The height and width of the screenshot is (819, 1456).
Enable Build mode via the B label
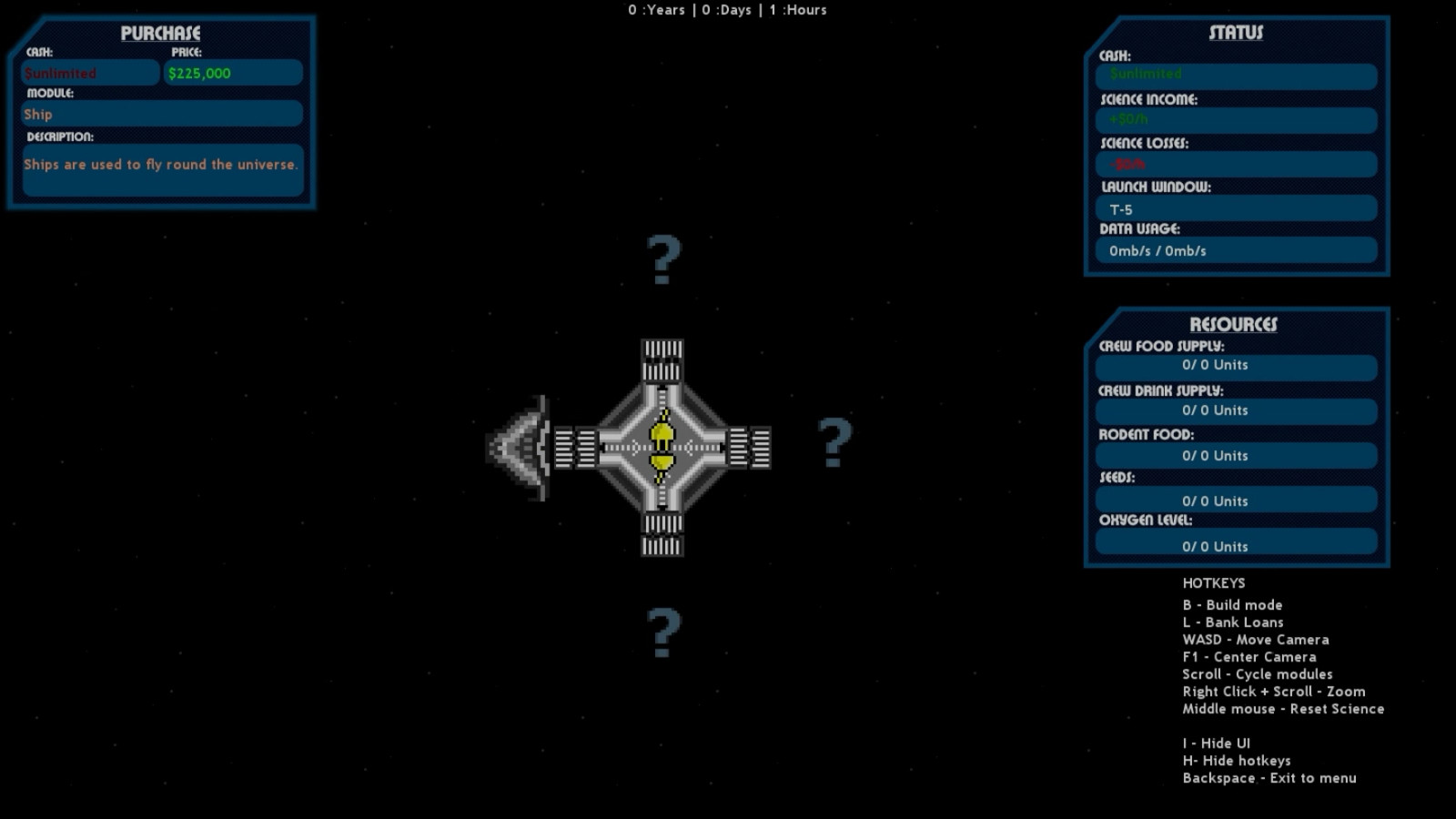pyautogui.click(x=1232, y=605)
